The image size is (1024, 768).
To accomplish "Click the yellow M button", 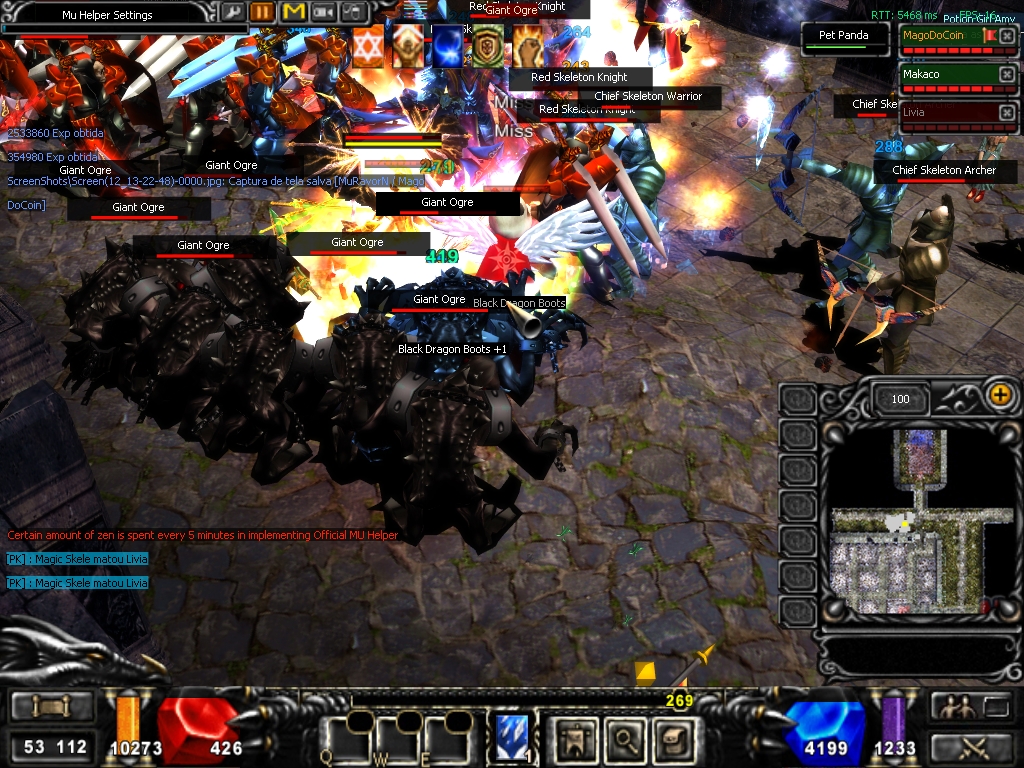I will tap(293, 12).
